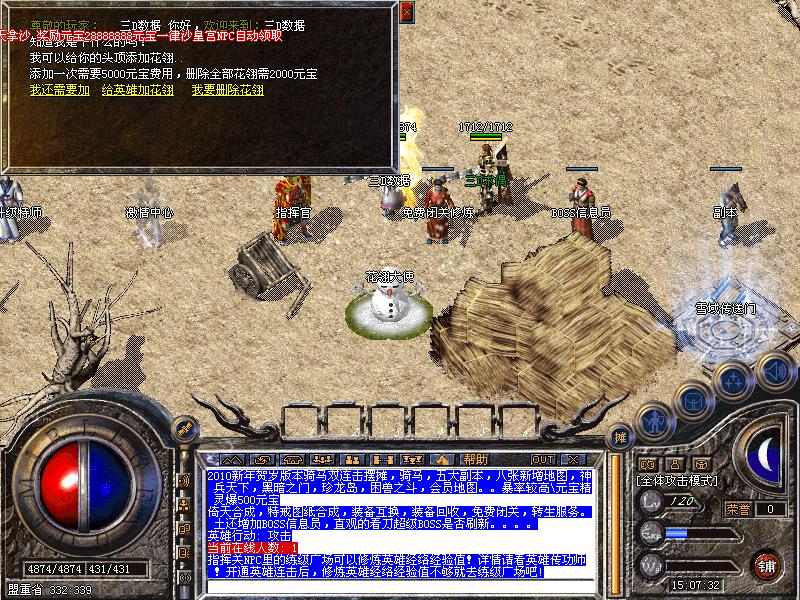800x600 pixels.
Task: Close the NPC dialogue window
Action: (x=406, y=12)
